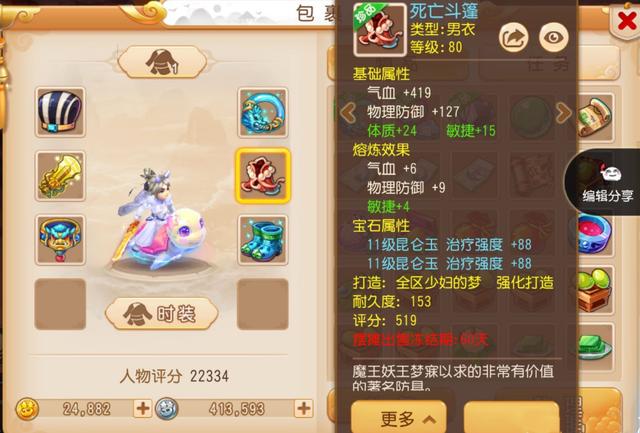The width and height of the screenshot is (640, 433).
Task: Choose the blue-gold mask necklace slot
Action: (x=59, y=239)
